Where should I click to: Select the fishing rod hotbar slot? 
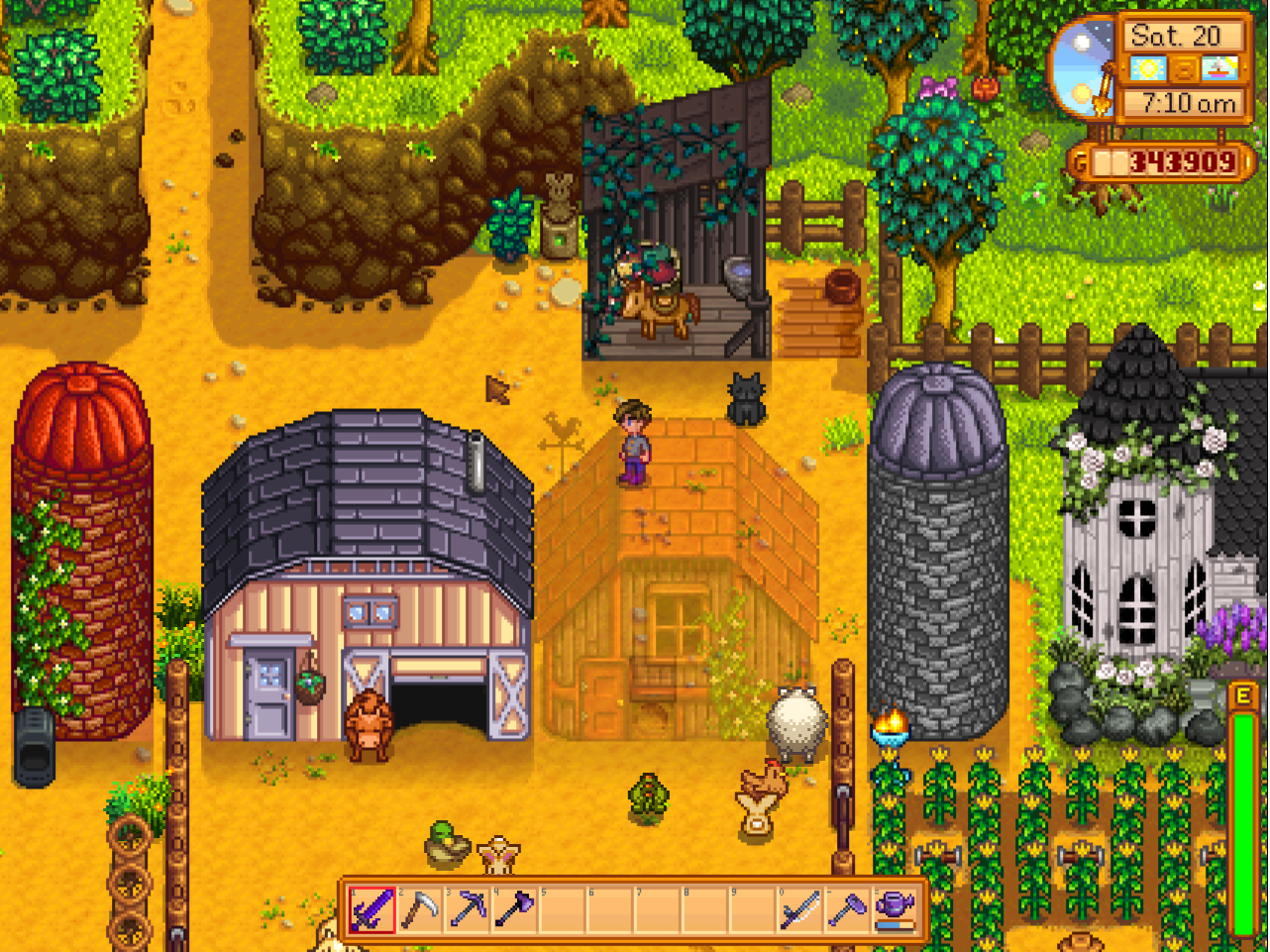tap(800, 909)
